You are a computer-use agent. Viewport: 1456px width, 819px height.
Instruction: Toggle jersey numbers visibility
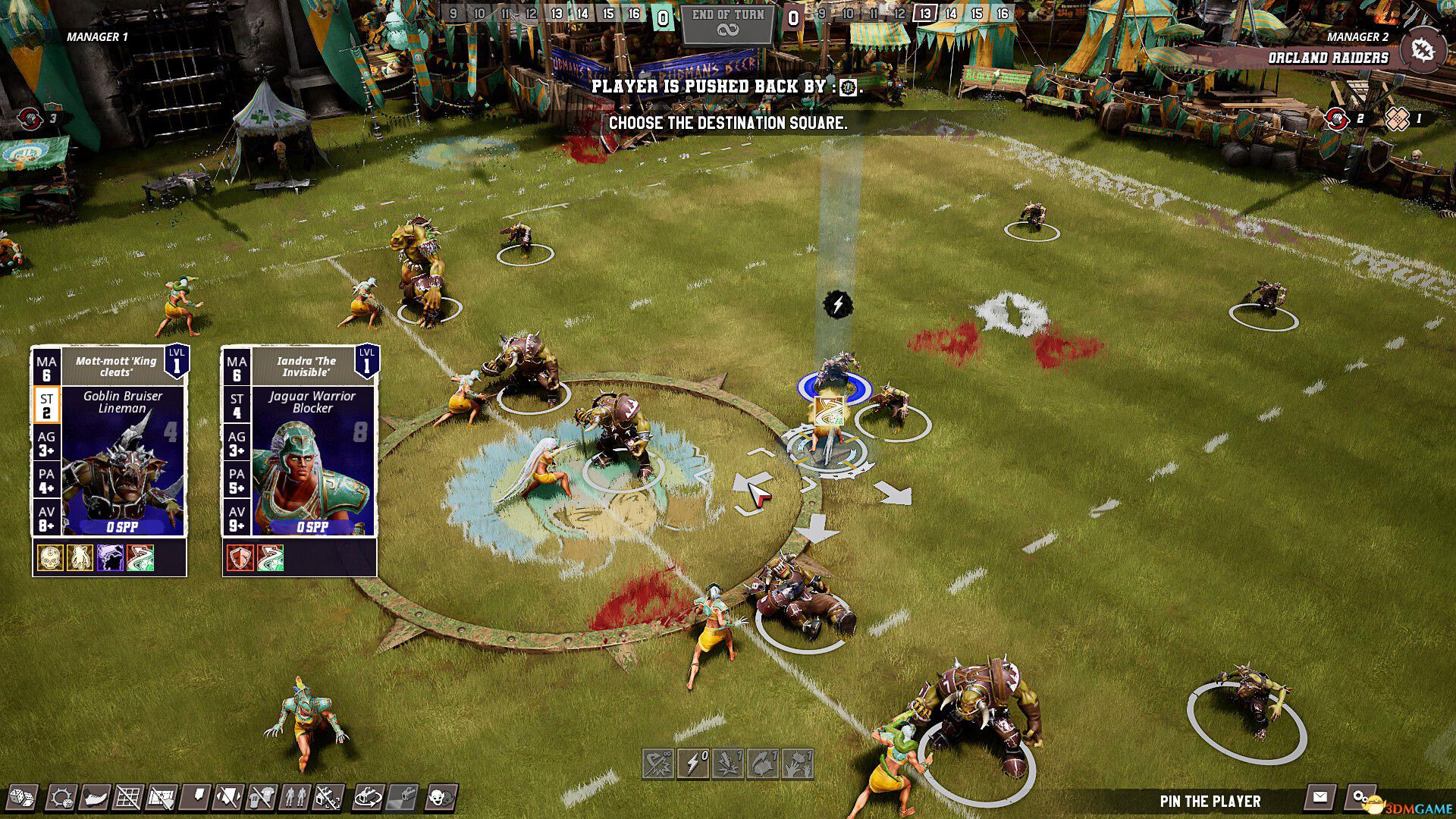coord(262,798)
